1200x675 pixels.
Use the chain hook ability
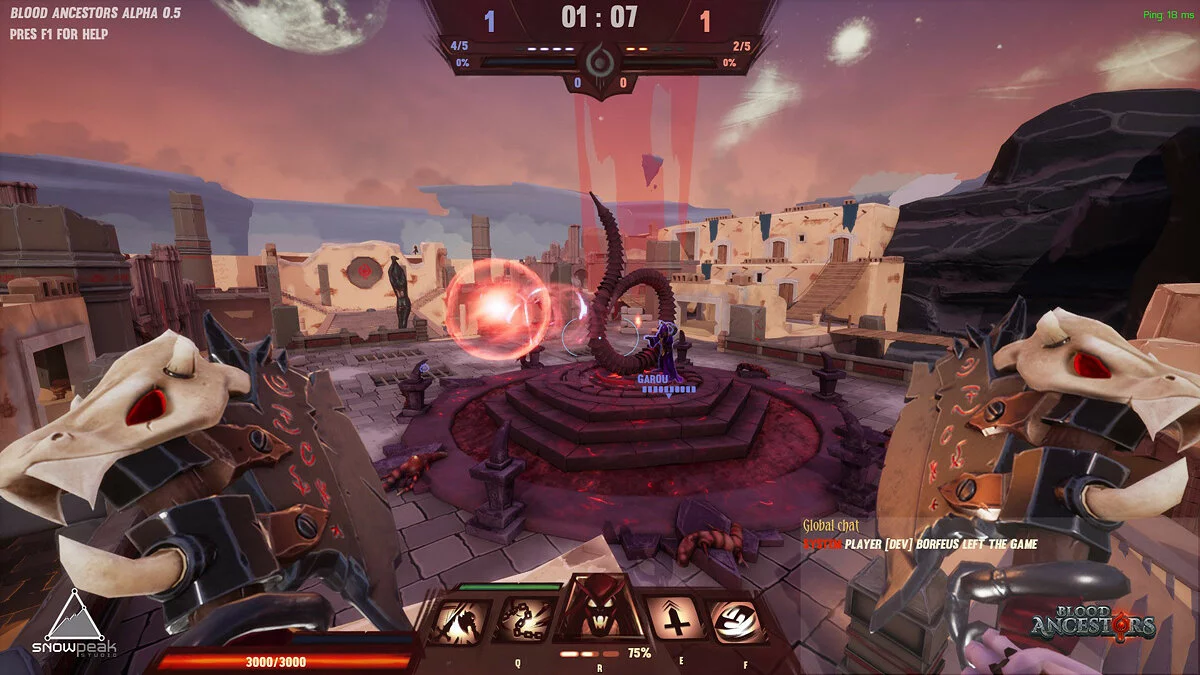pos(524,621)
